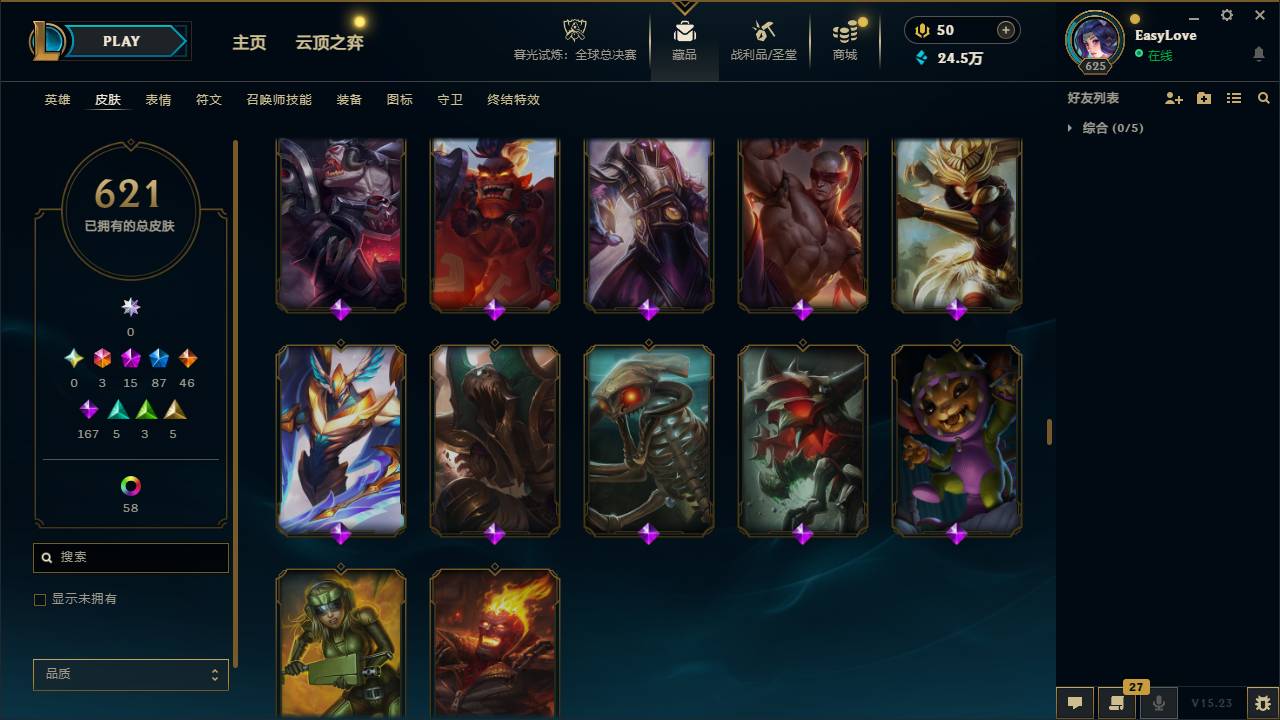Screen dimensions: 1280x720
Task: Open the friend list search icon
Action: tap(1264, 98)
